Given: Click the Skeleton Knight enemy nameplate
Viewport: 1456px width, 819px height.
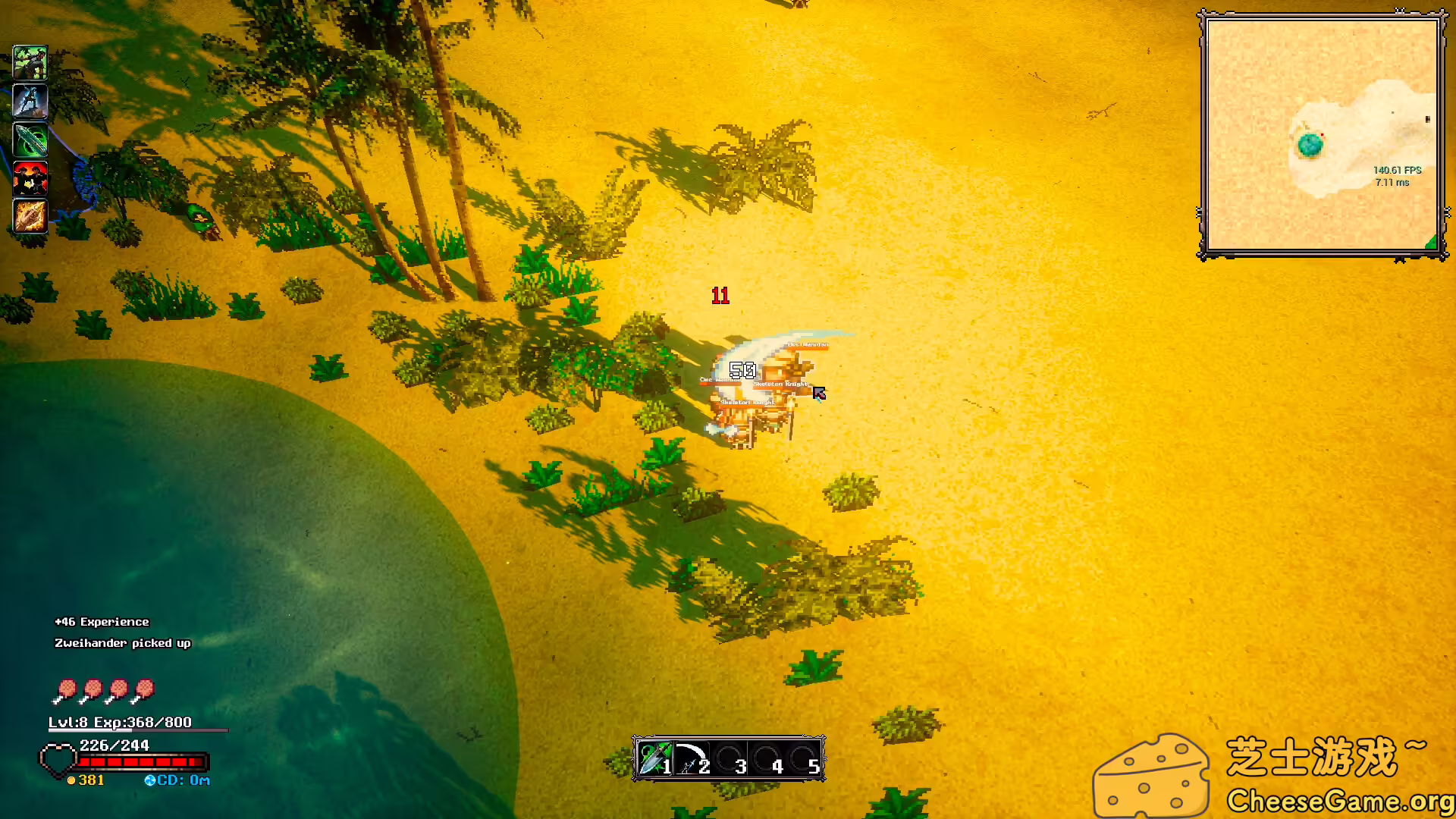Looking at the screenshot, I should tap(781, 384).
